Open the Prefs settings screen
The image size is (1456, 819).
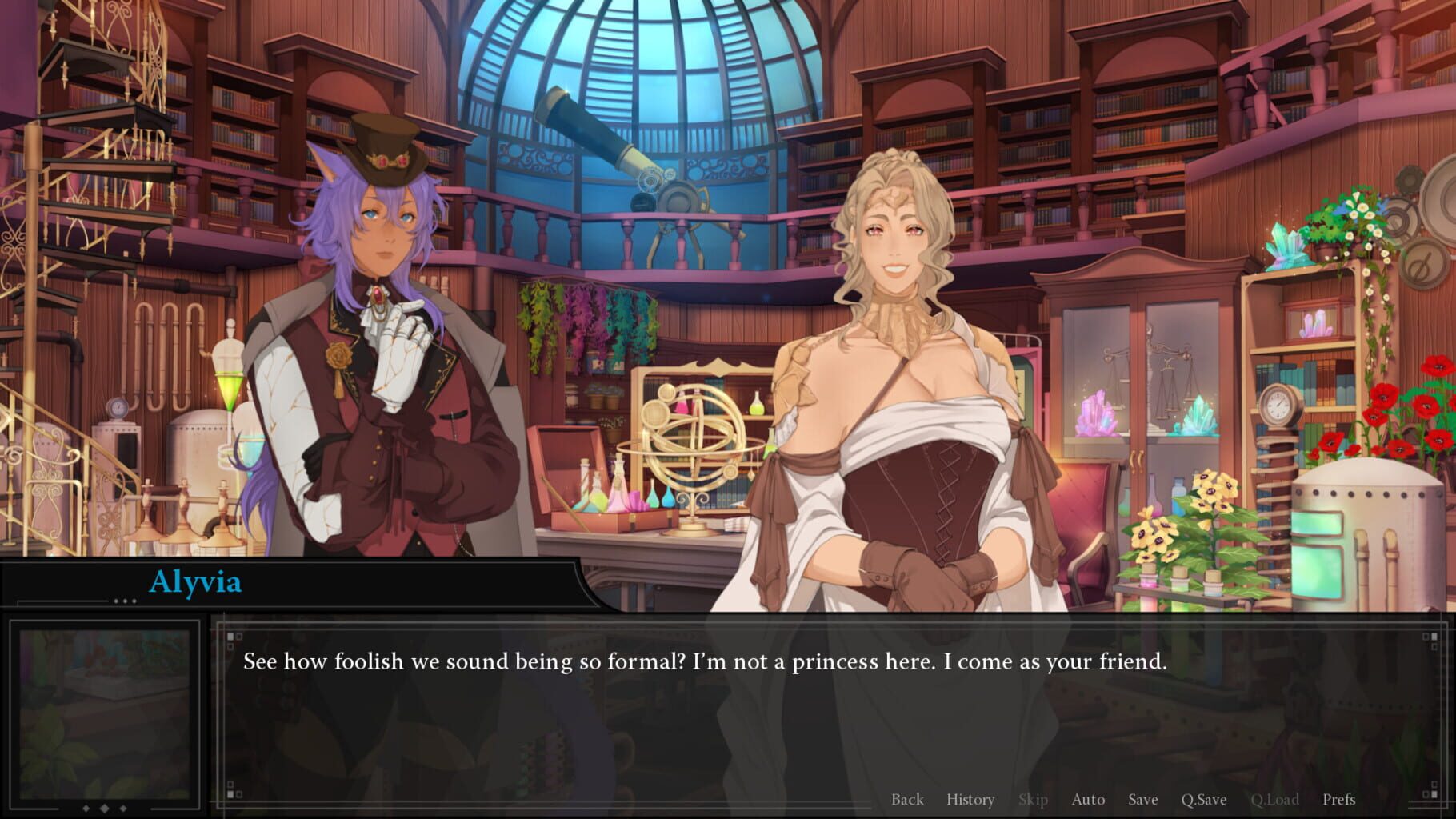click(1338, 799)
